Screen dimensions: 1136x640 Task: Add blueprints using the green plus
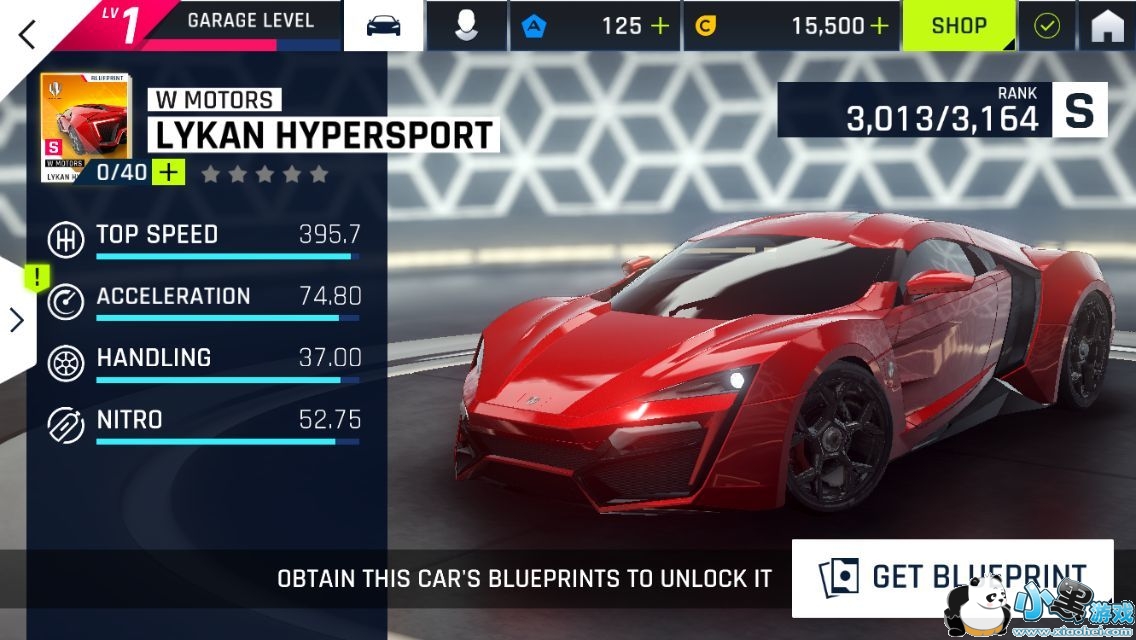click(169, 172)
